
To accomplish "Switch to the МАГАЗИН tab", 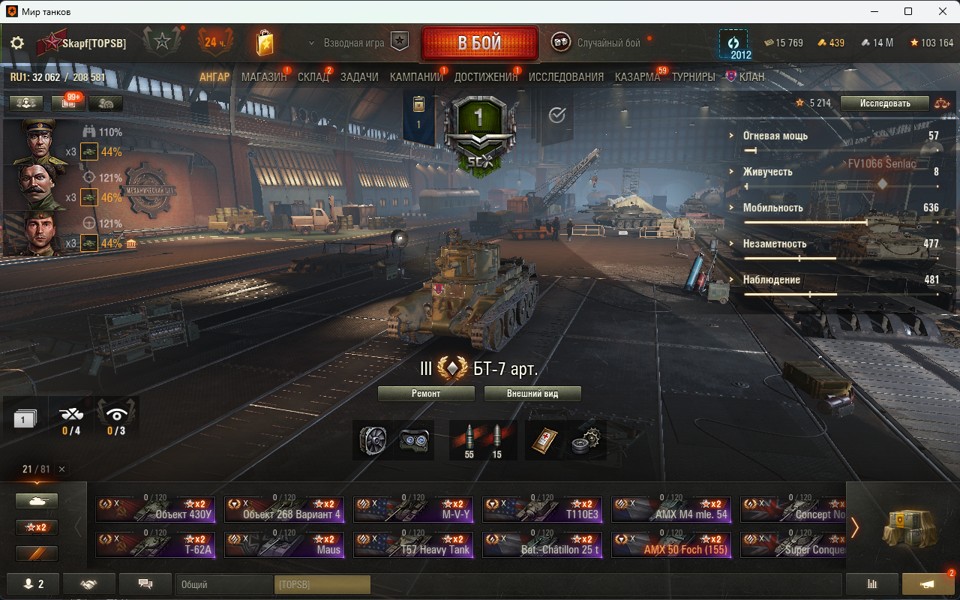I will (263, 77).
